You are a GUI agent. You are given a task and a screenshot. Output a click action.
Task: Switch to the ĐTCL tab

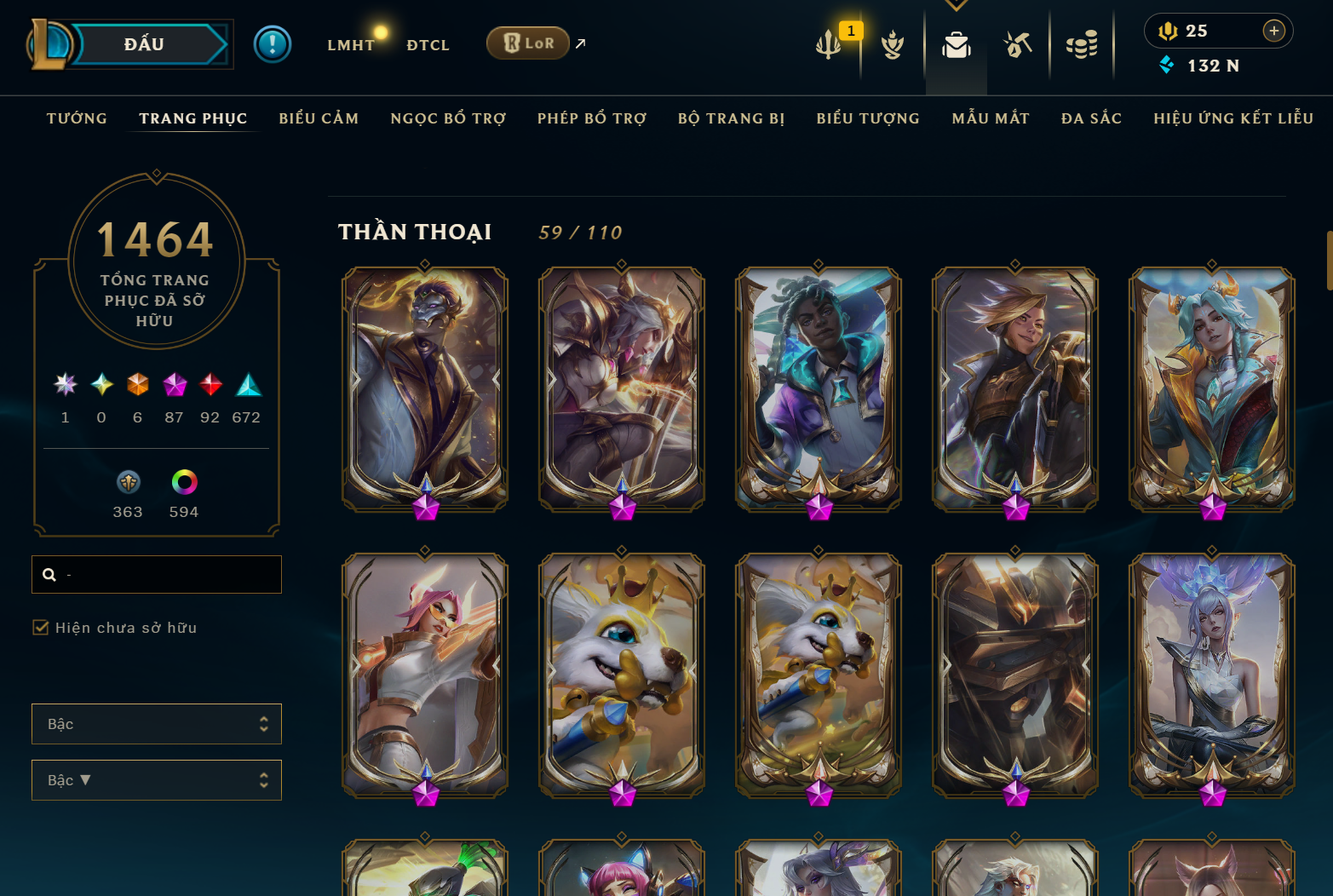point(428,45)
